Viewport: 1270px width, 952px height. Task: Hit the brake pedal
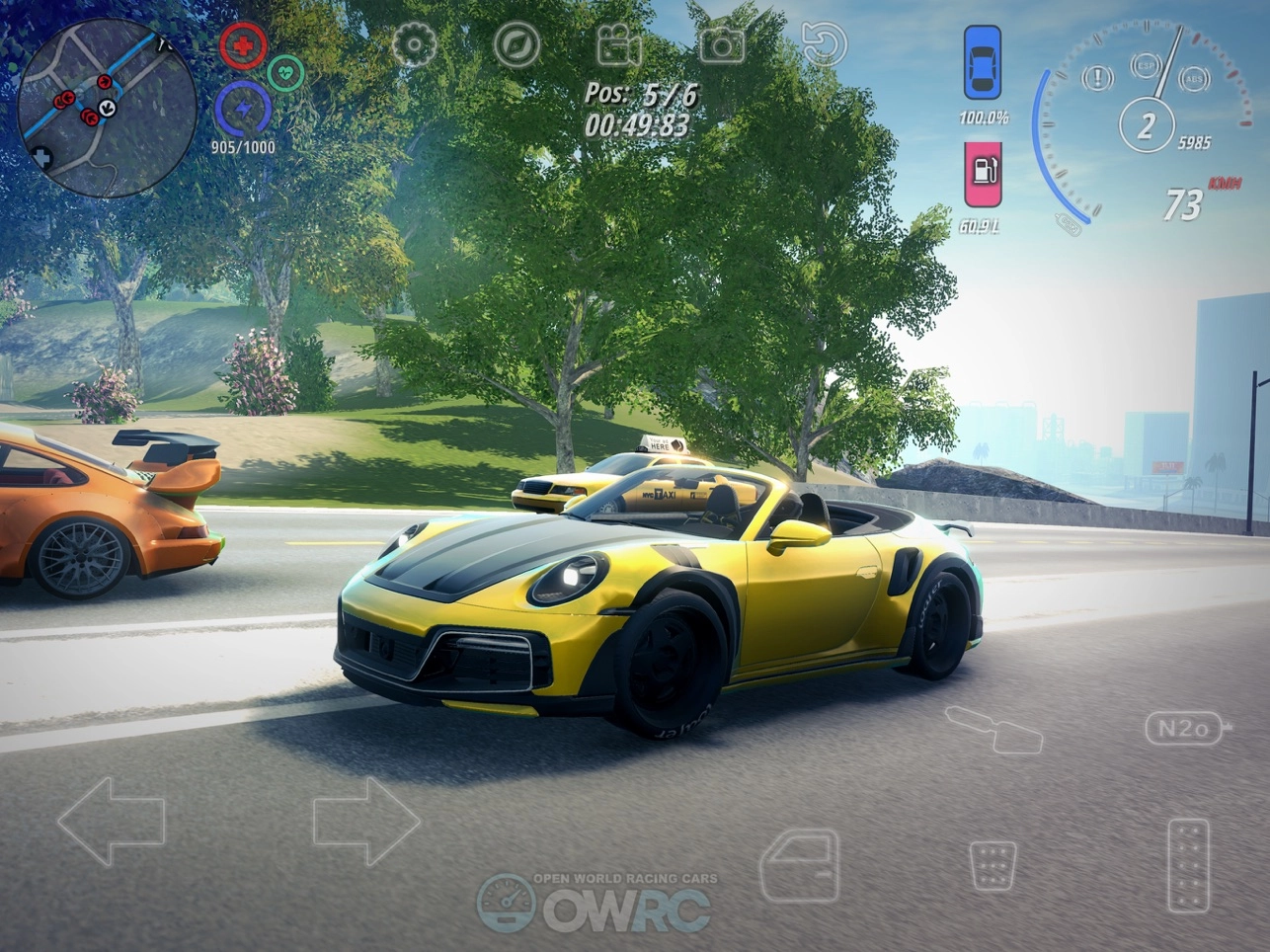click(x=992, y=866)
